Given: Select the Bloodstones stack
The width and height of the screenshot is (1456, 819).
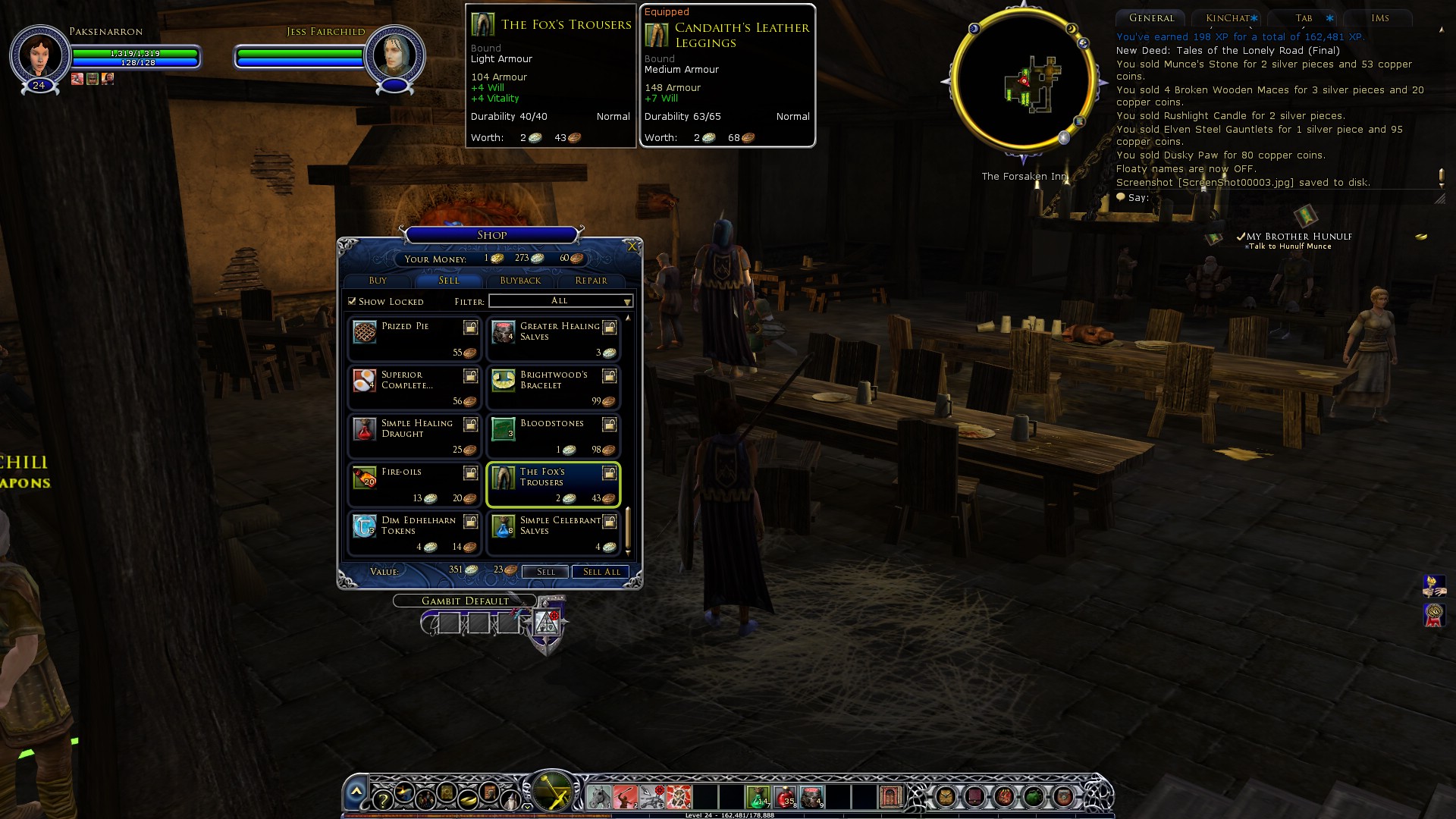Looking at the screenshot, I should [554, 437].
